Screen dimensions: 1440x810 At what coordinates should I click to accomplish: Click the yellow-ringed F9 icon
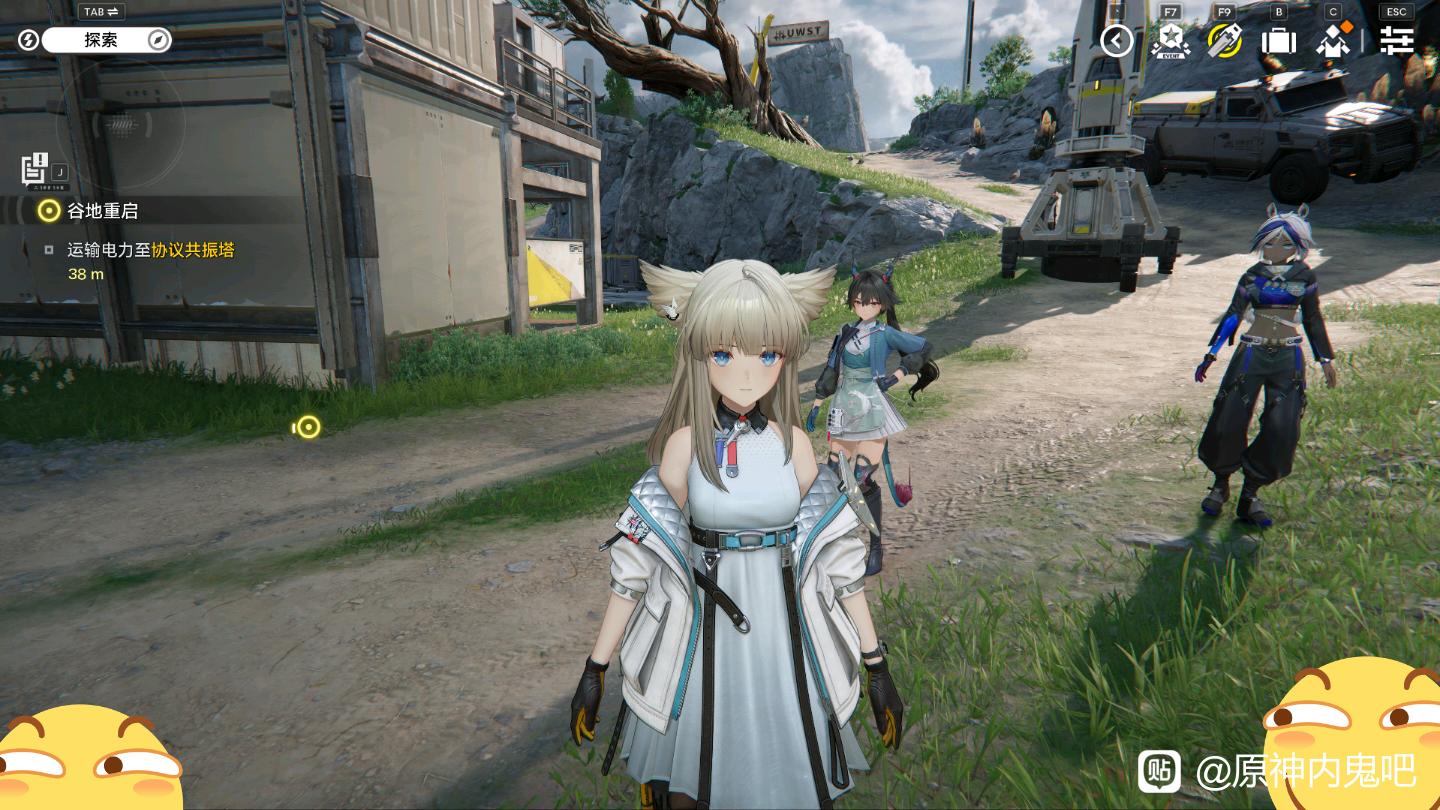[1224, 41]
